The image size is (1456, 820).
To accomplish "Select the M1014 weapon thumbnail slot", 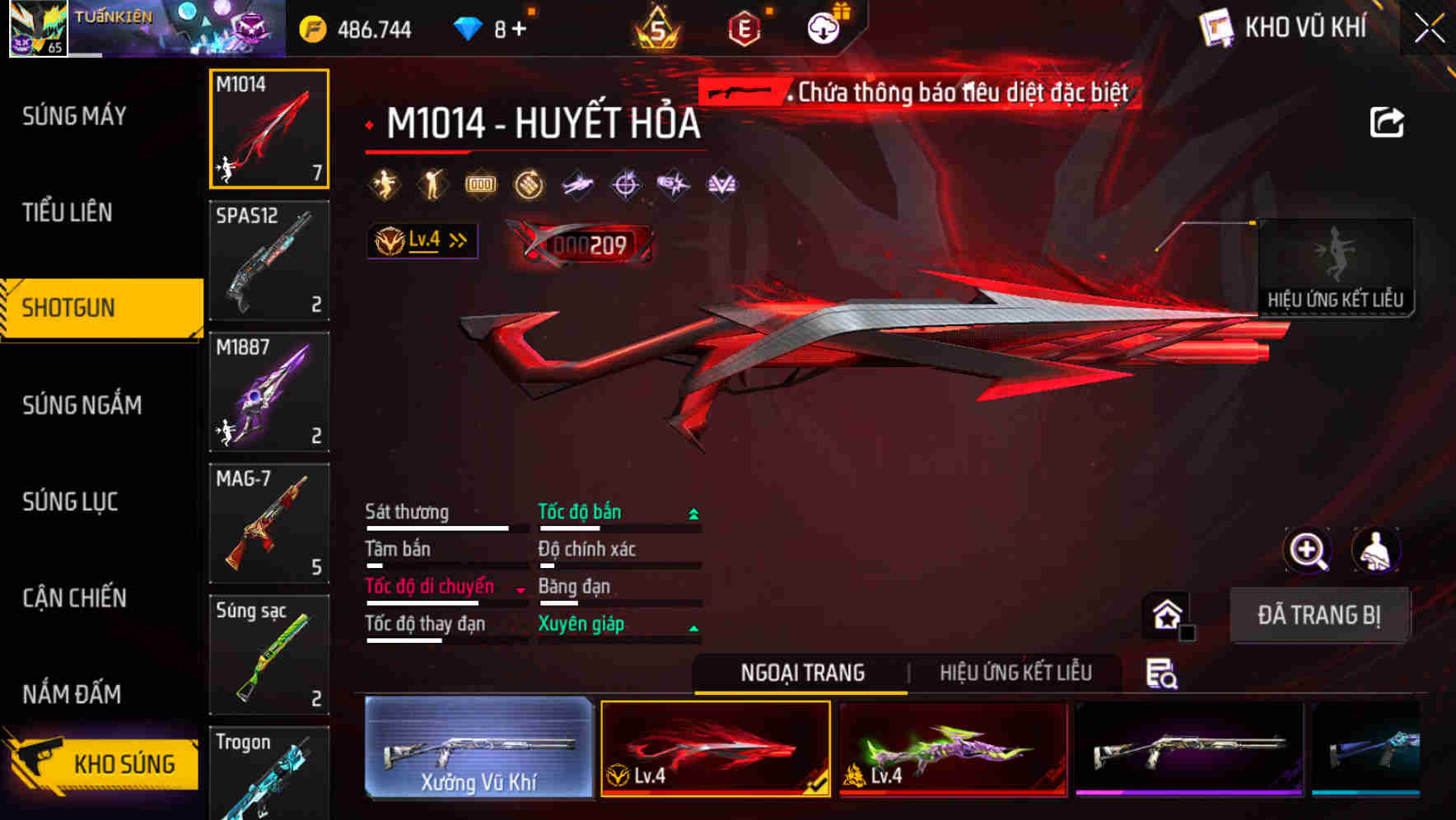I will pyautogui.click(x=268, y=129).
